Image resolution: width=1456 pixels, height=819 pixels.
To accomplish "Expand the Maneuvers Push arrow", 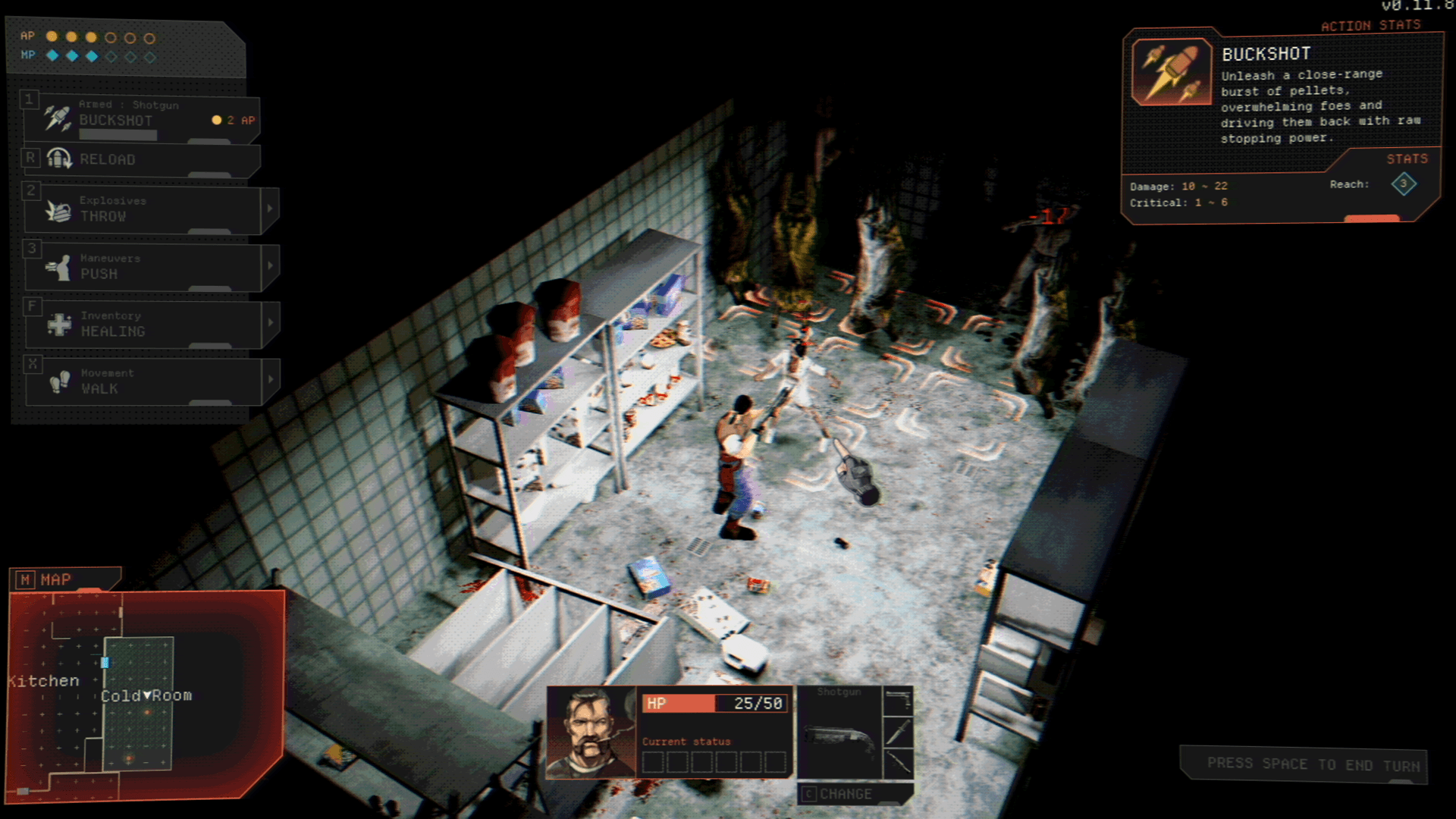I will tap(270, 266).
